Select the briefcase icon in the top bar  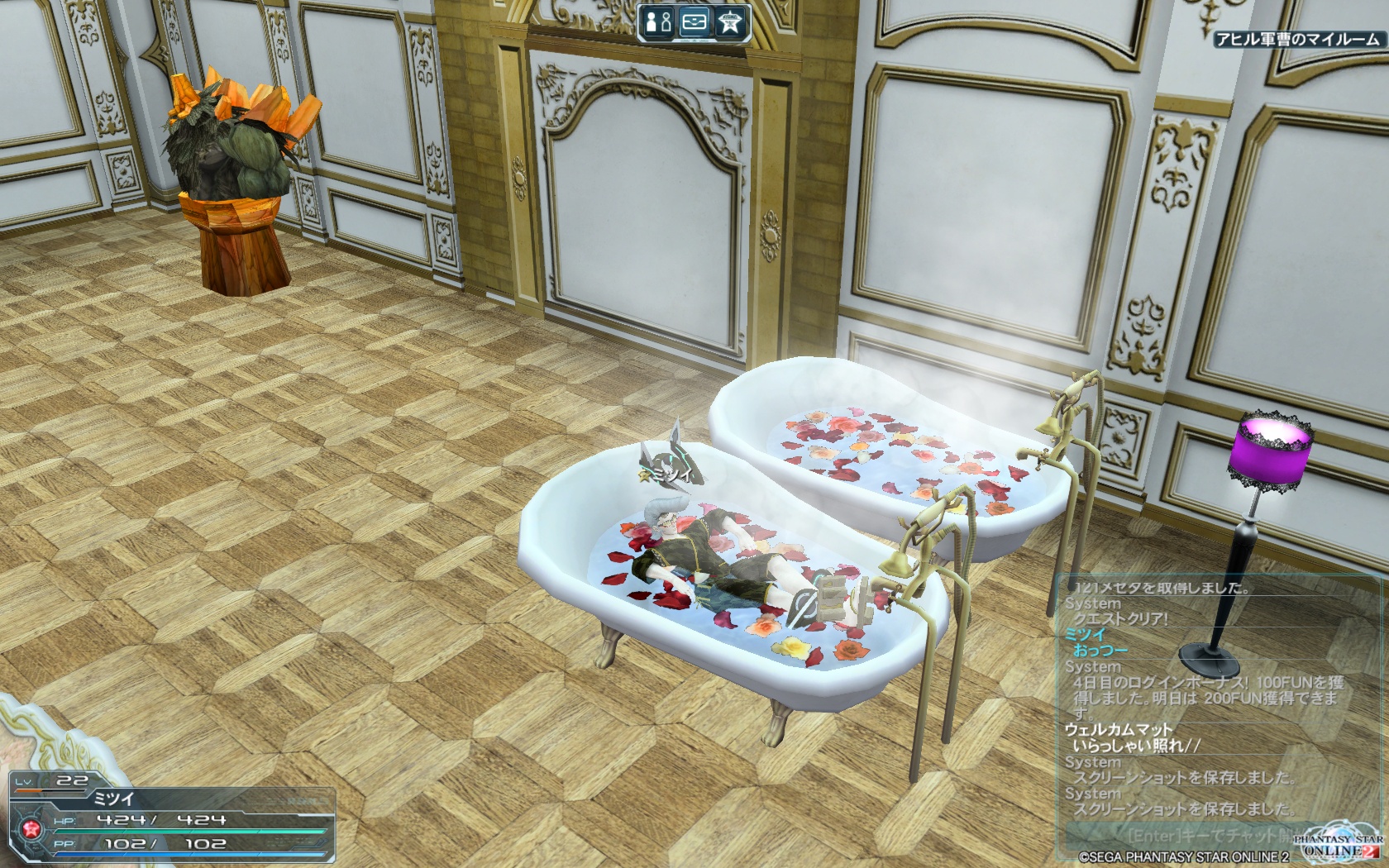(x=694, y=22)
